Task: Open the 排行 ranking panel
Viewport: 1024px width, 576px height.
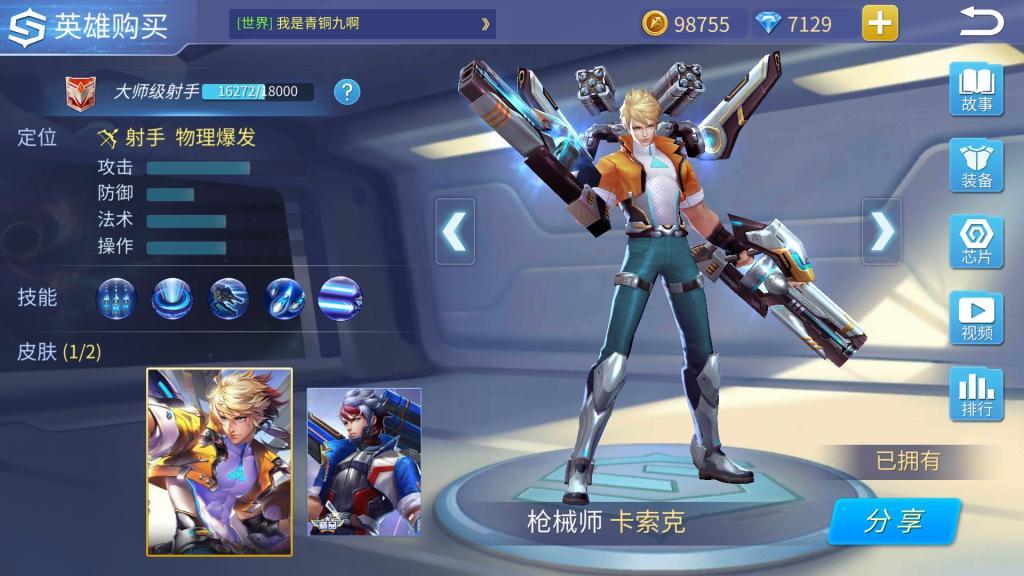Action: pyautogui.click(x=976, y=394)
